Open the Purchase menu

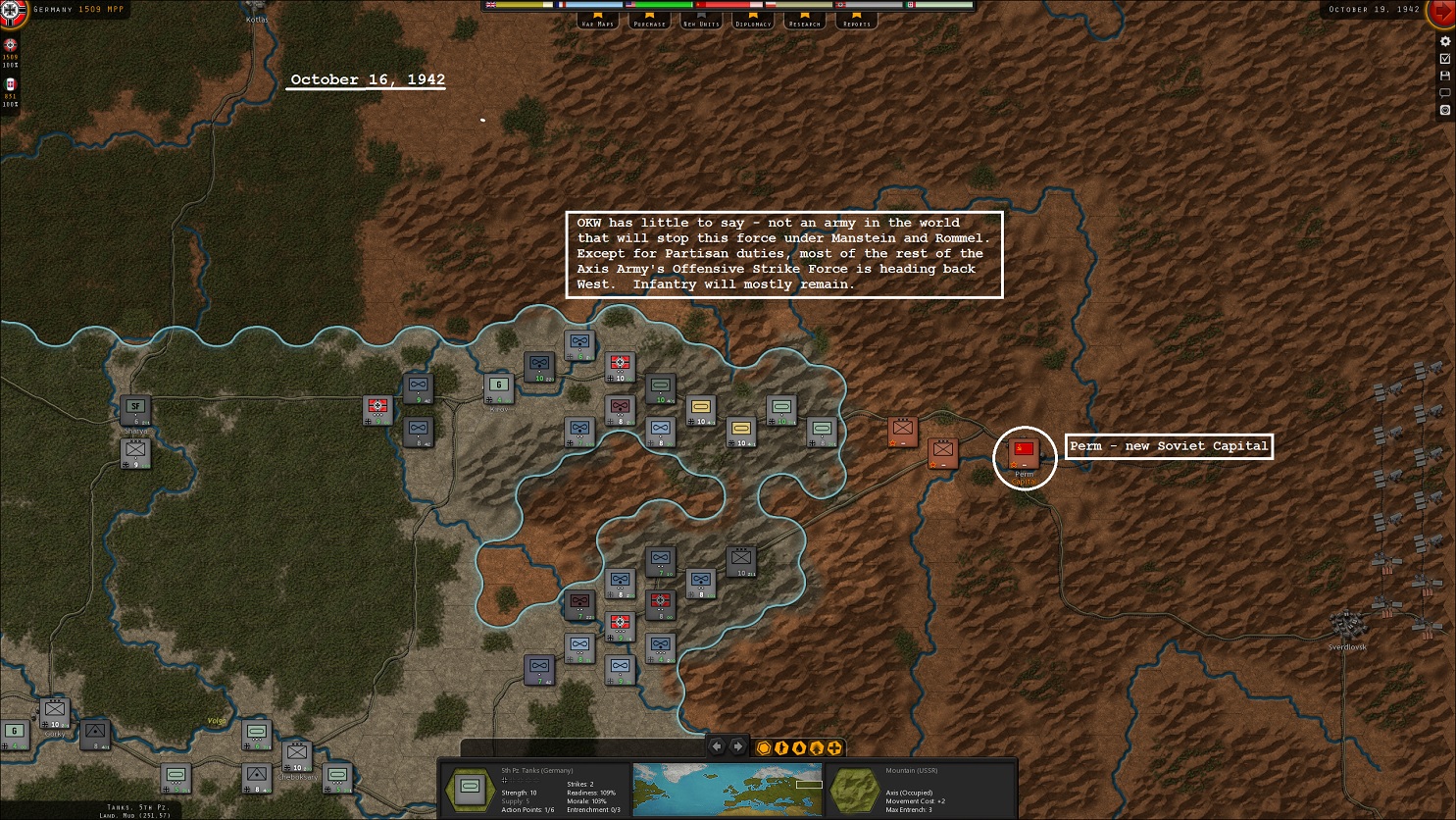(649, 20)
